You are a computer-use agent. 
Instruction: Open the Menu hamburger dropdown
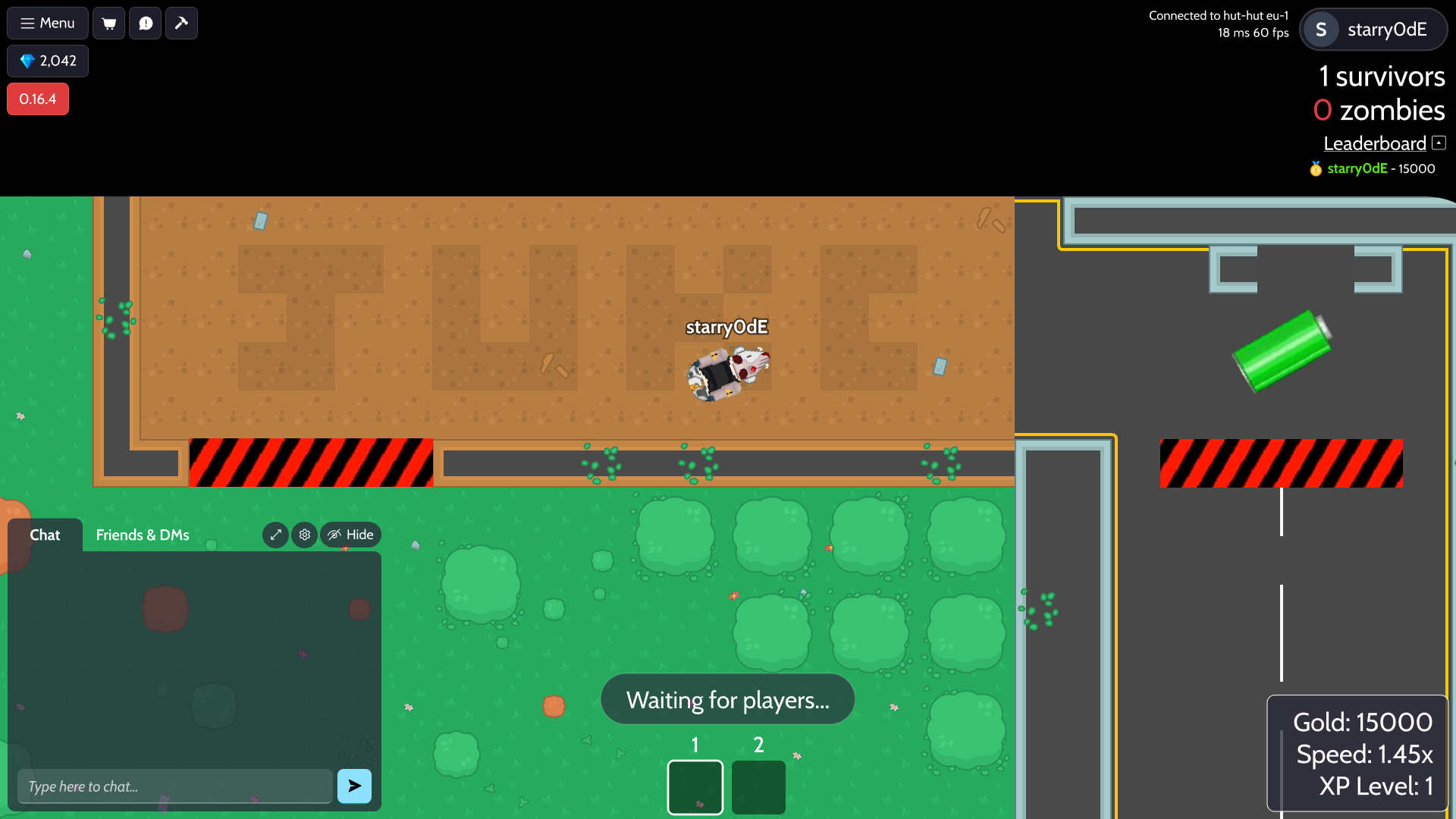tap(47, 23)
